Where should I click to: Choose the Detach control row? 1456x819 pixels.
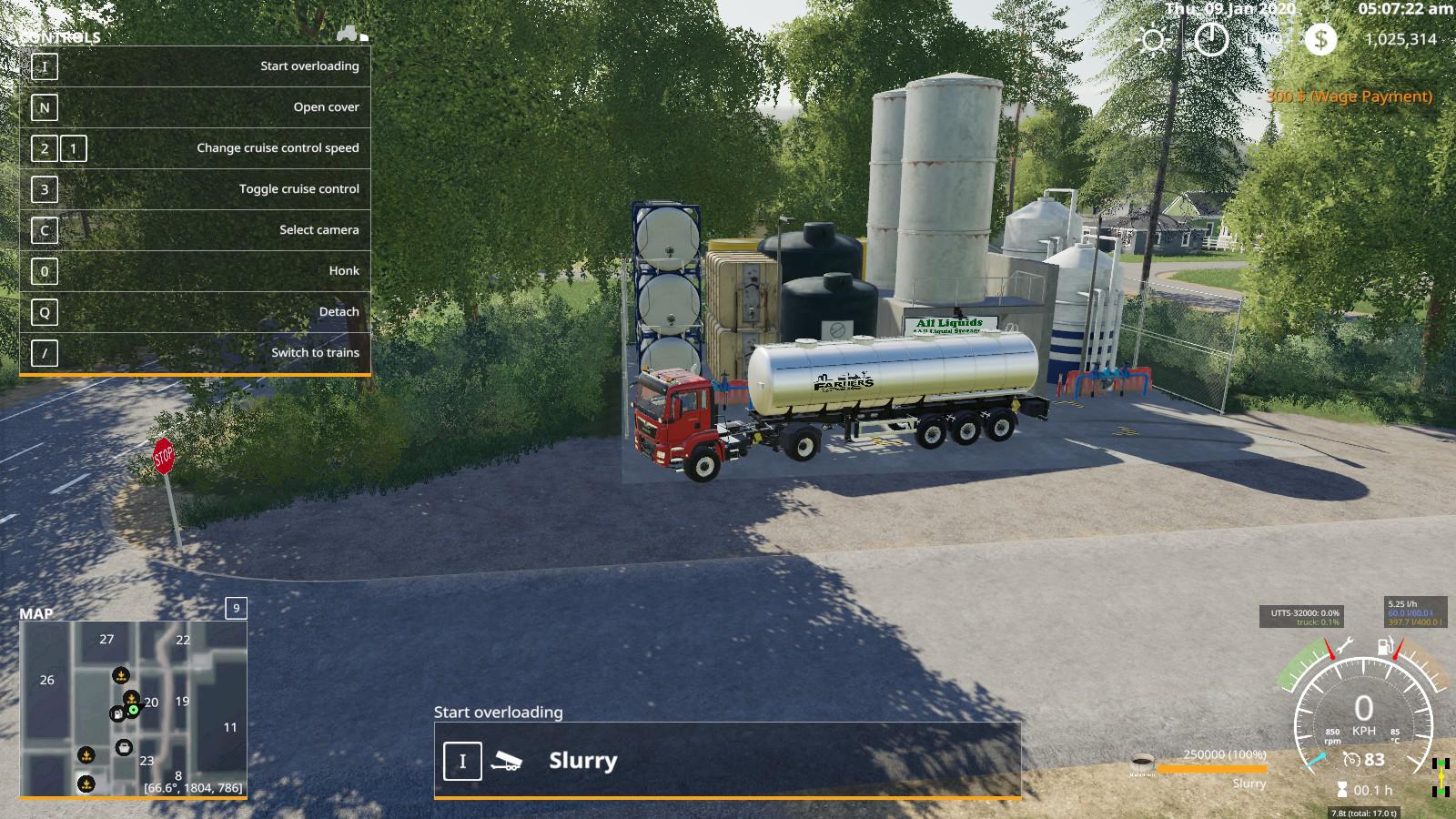195,312
